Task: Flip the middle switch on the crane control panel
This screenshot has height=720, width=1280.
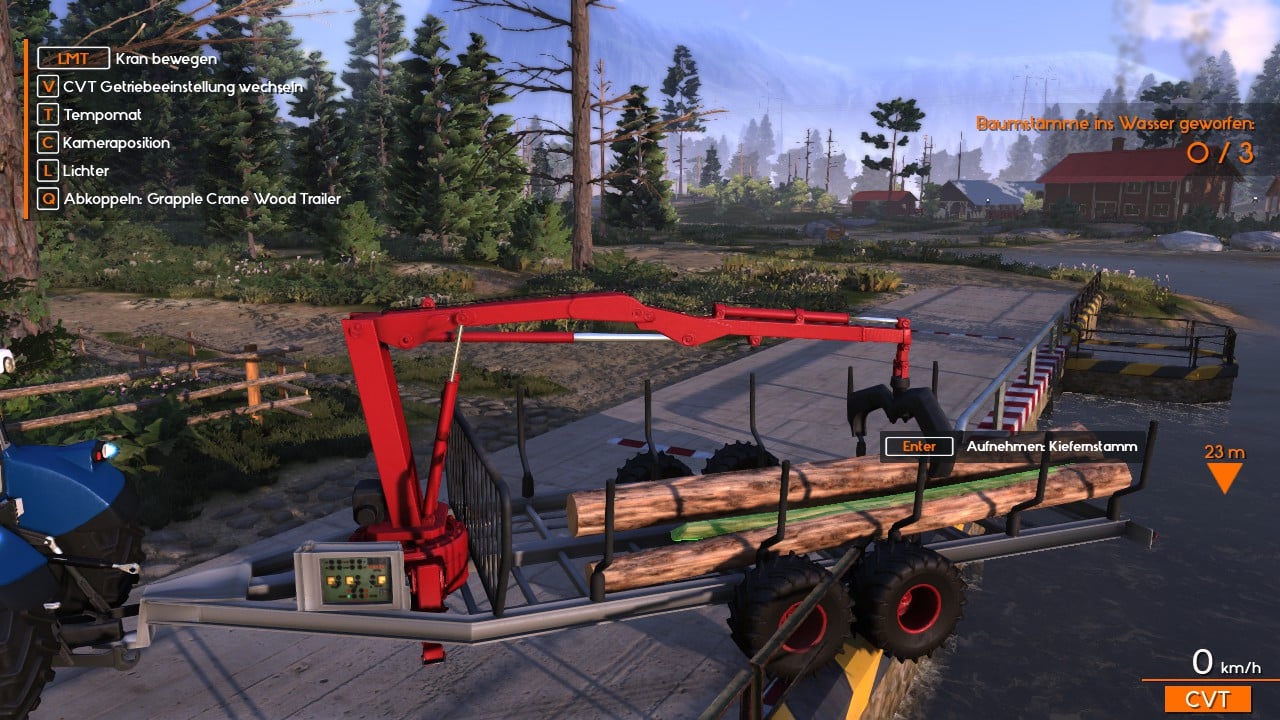Action: tap(357, 584)
